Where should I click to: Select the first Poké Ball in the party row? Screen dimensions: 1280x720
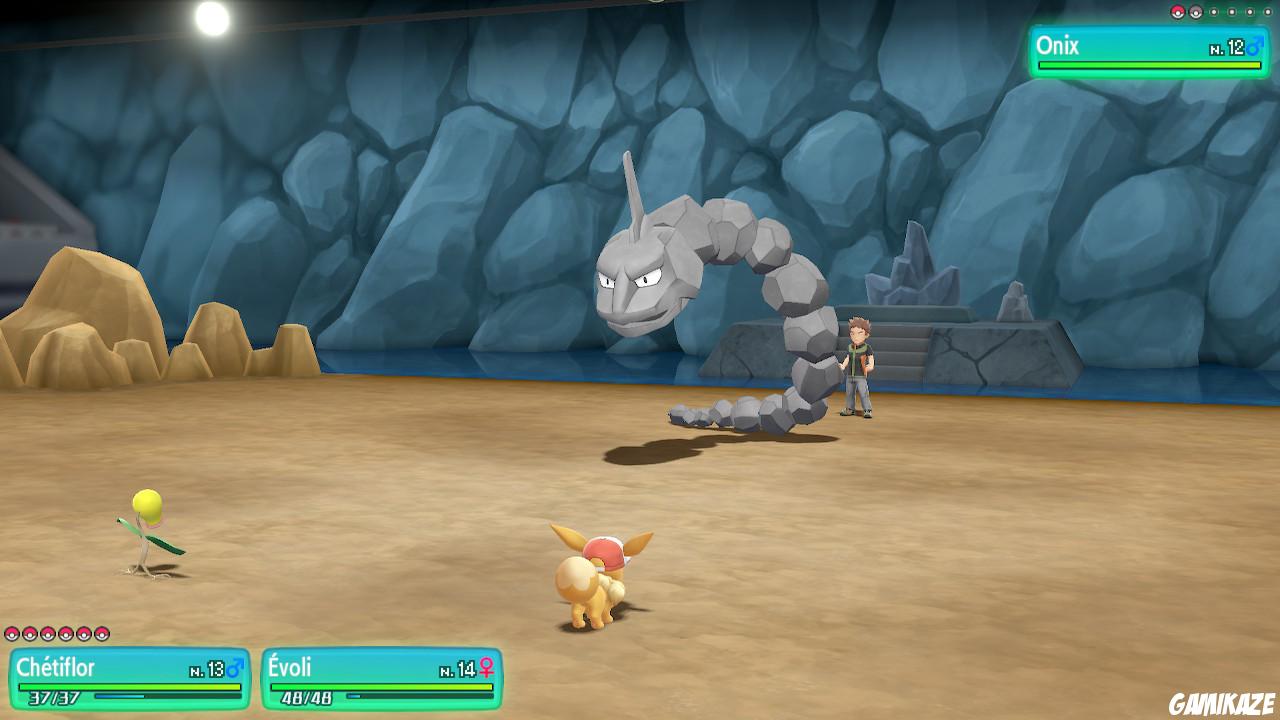pyautogui.click(x=12, y=634)
